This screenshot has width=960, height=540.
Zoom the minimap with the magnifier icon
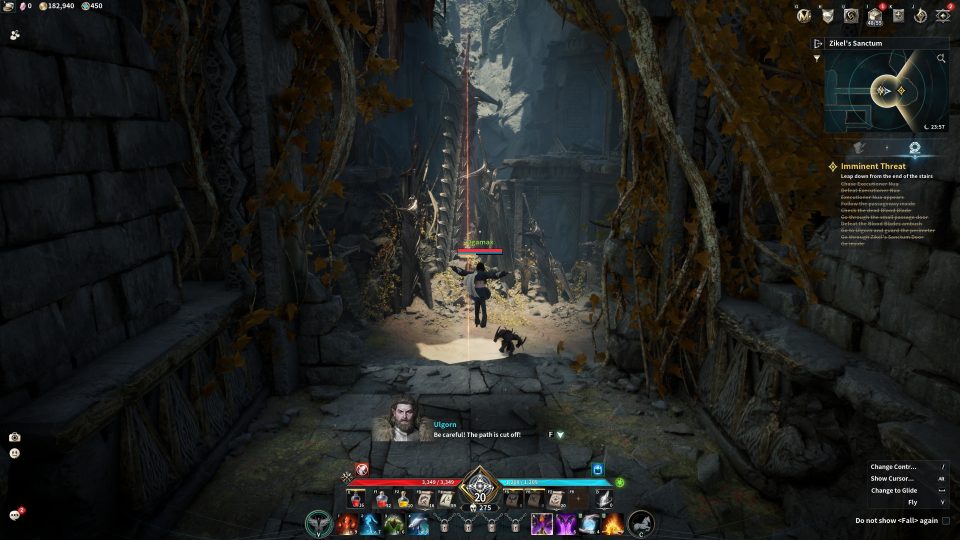click(x=941, y=59)
